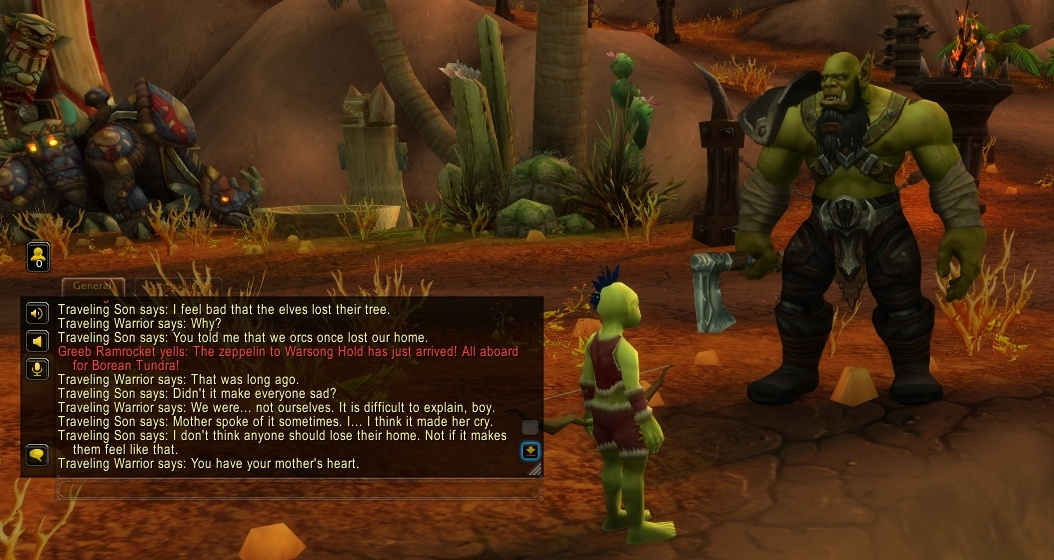Click the chat text input box
The width and height of the screenshot is (1054, 560).
tap(298, 490)
